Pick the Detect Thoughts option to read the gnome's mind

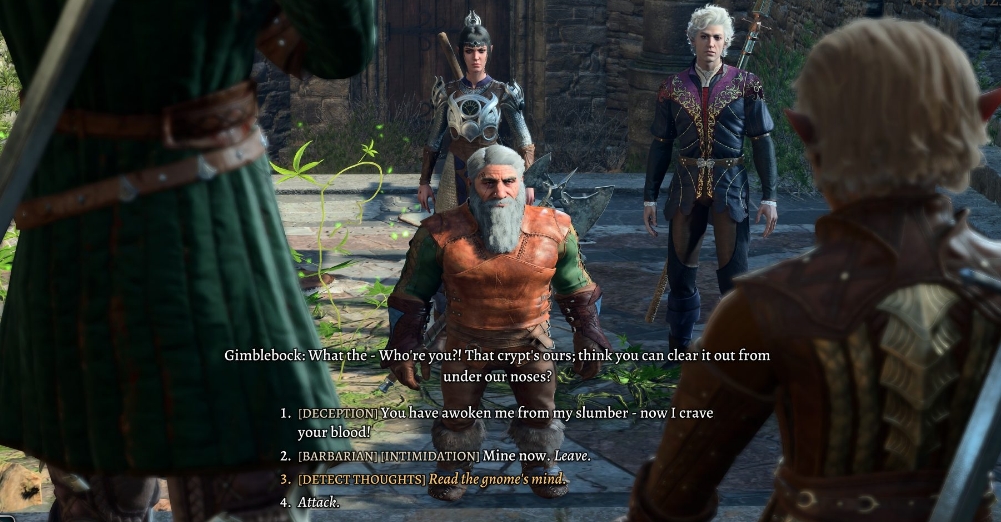tap(432, 479)
